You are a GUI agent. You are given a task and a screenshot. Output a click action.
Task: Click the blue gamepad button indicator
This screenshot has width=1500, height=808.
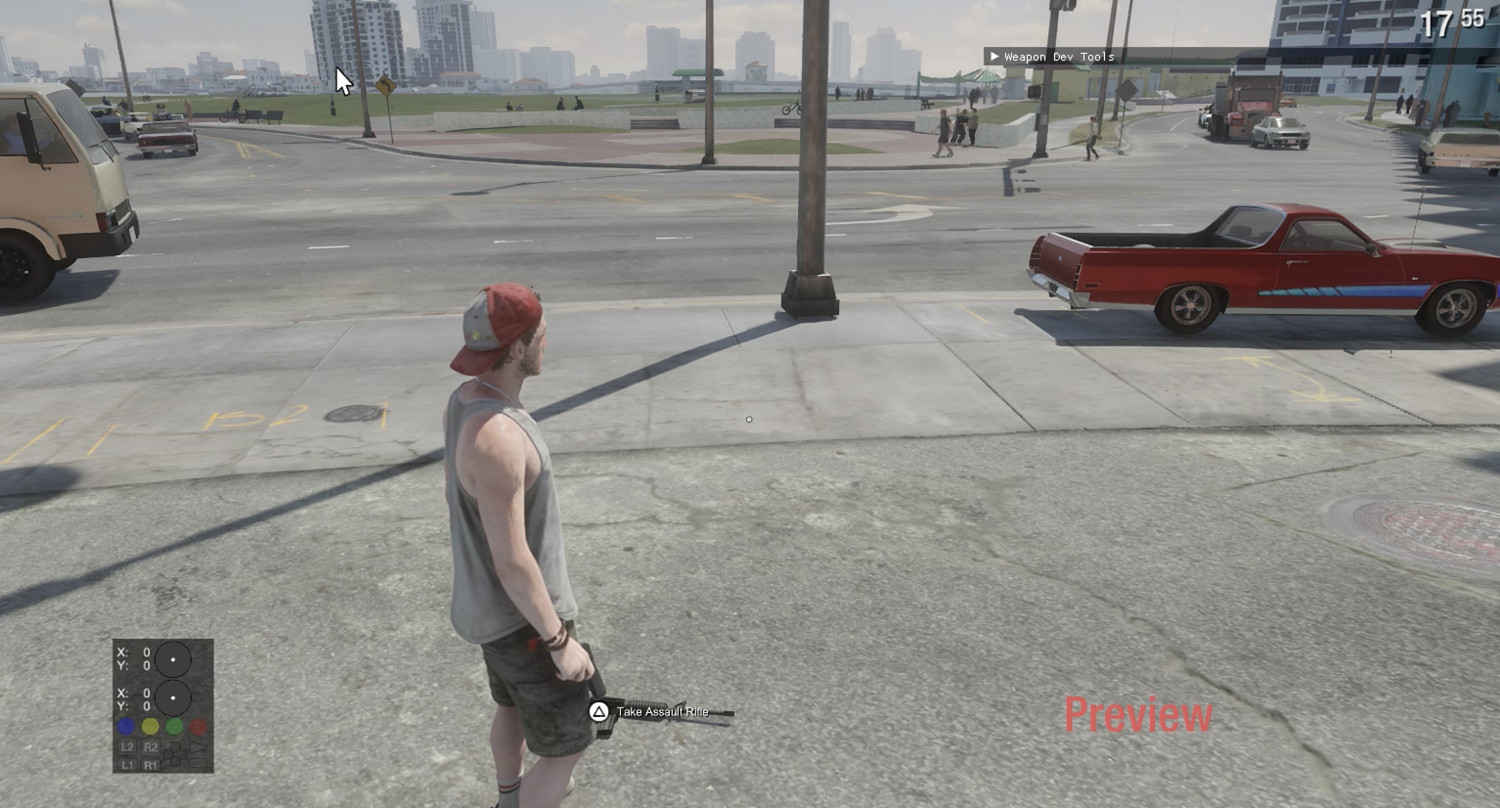(x=127, y=726)
